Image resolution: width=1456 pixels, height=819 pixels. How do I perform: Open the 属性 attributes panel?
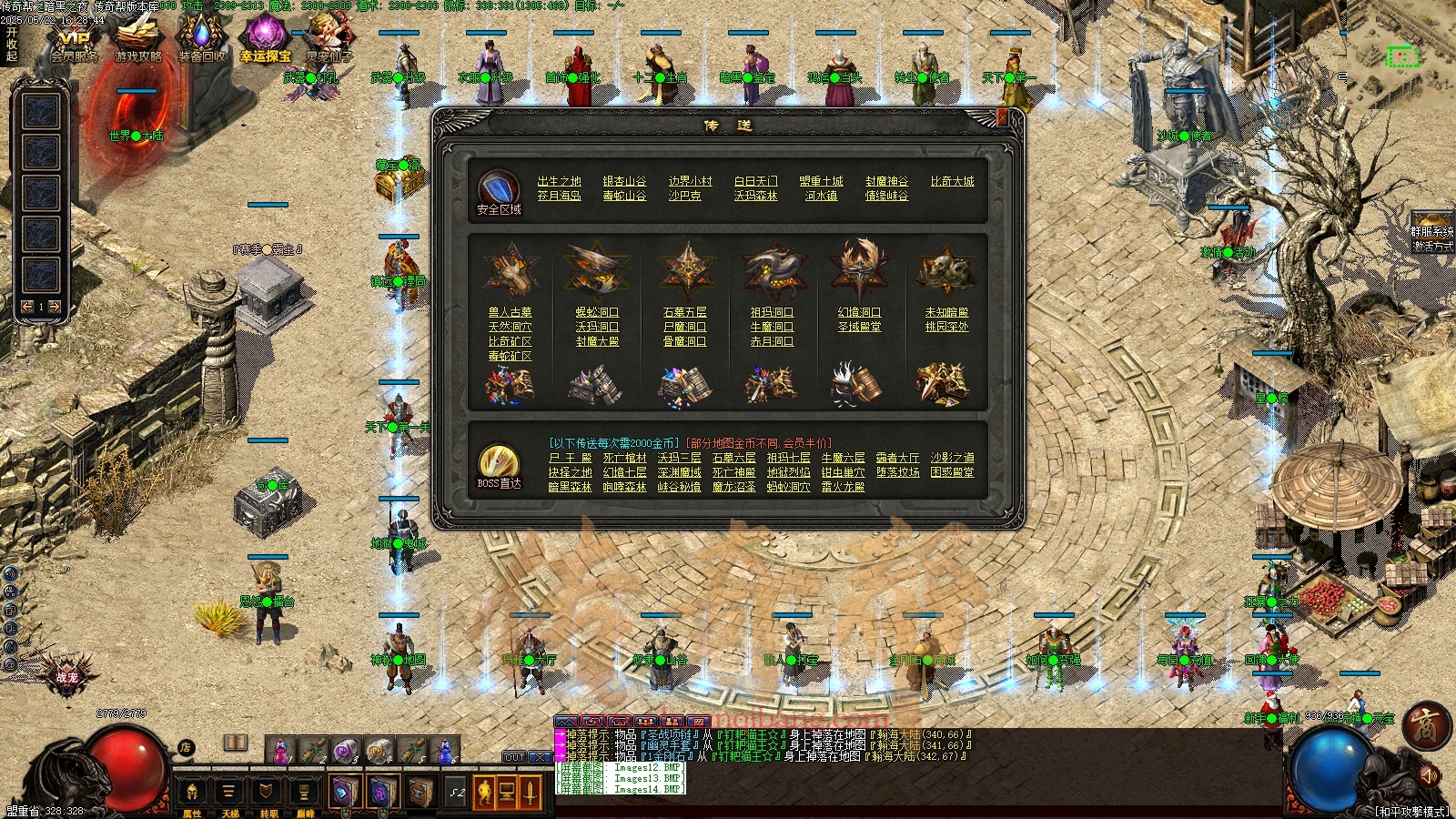tap(192, 794)
